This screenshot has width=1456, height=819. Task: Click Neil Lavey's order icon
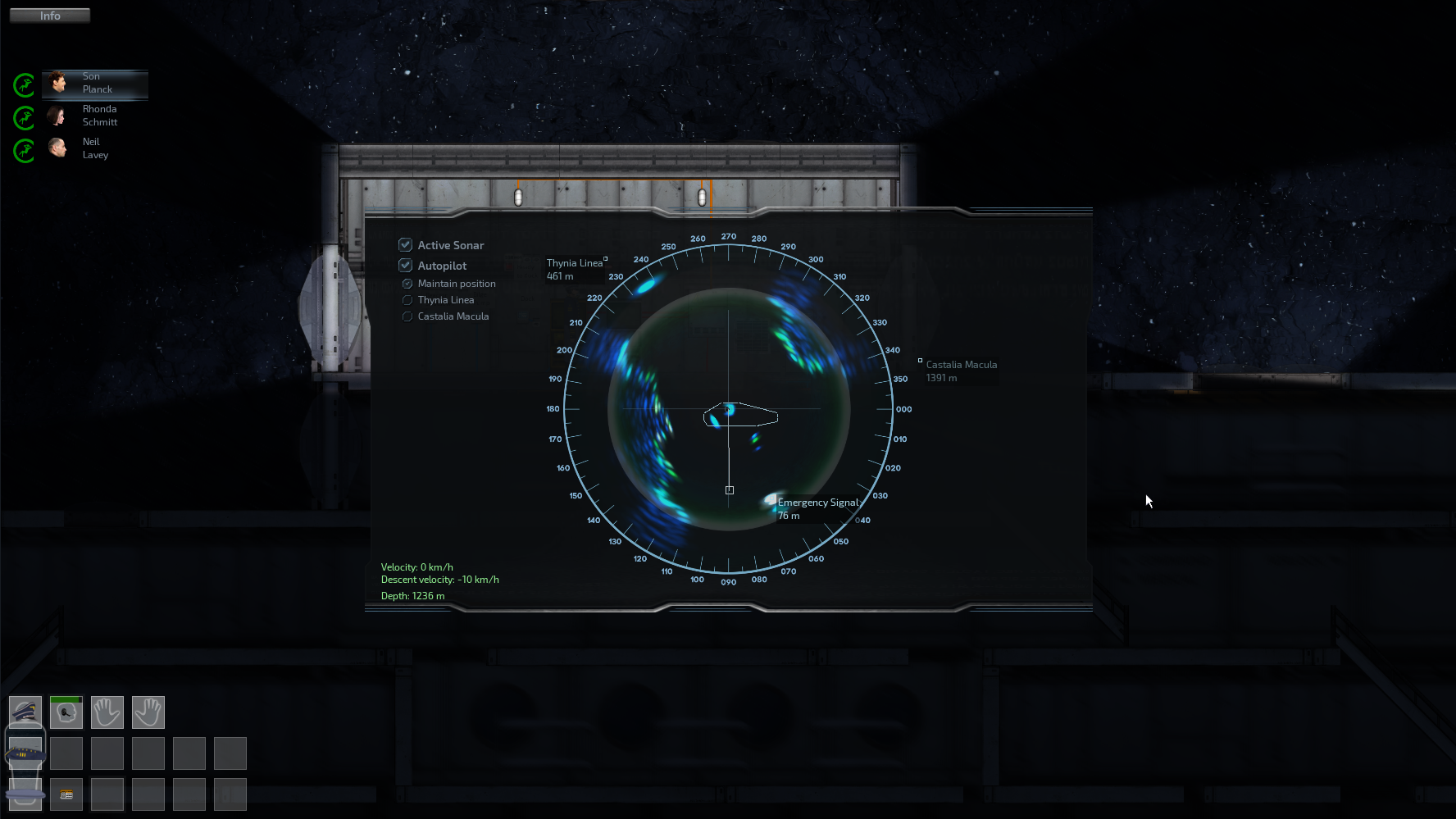click(x=24, y=151)
